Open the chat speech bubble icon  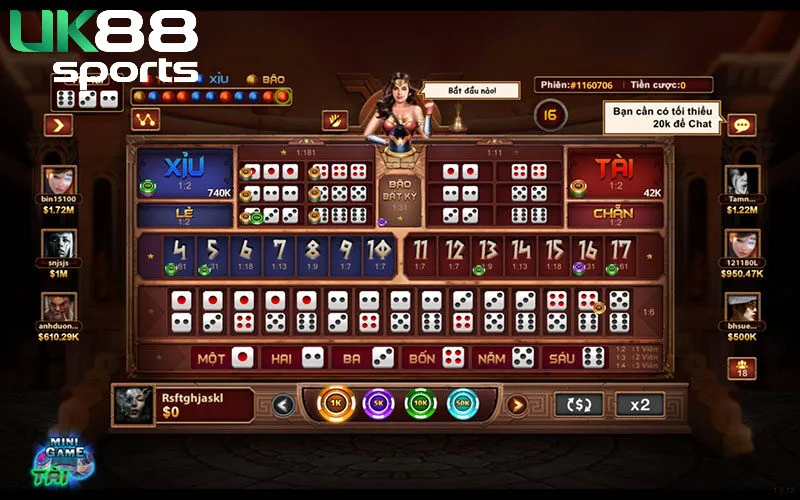click(x=741, y=125)
